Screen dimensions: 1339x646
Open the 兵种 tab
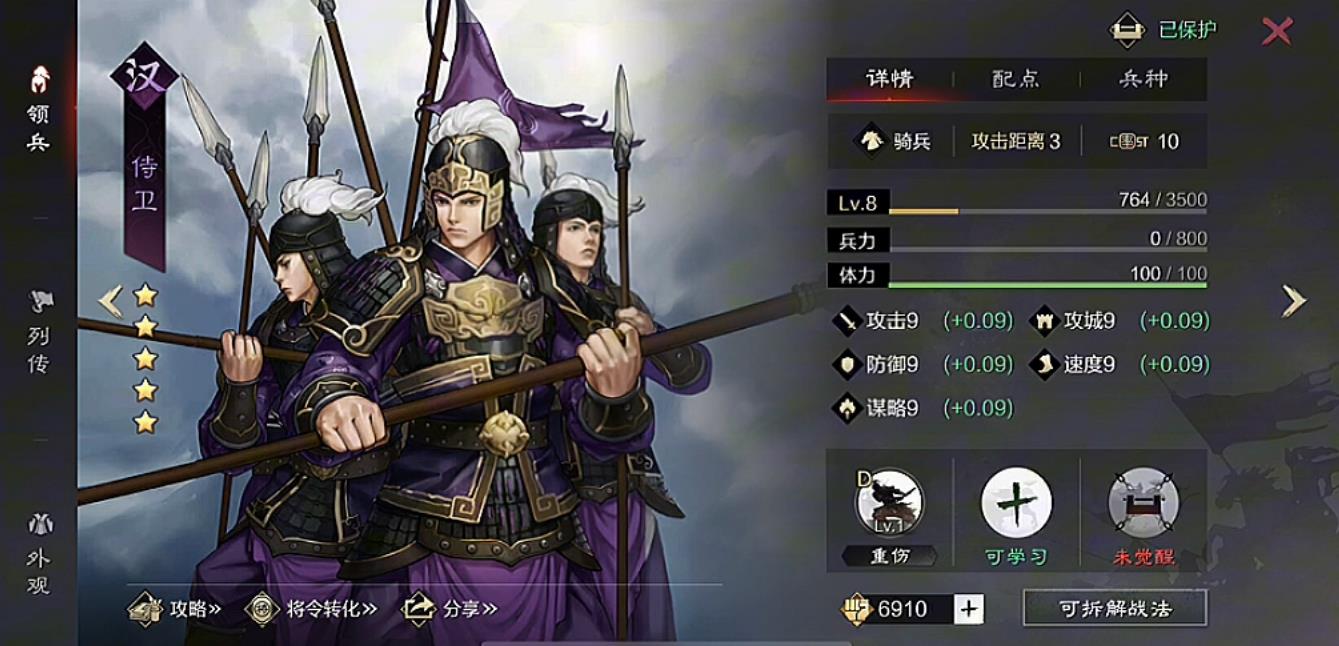click(1143, 79)
